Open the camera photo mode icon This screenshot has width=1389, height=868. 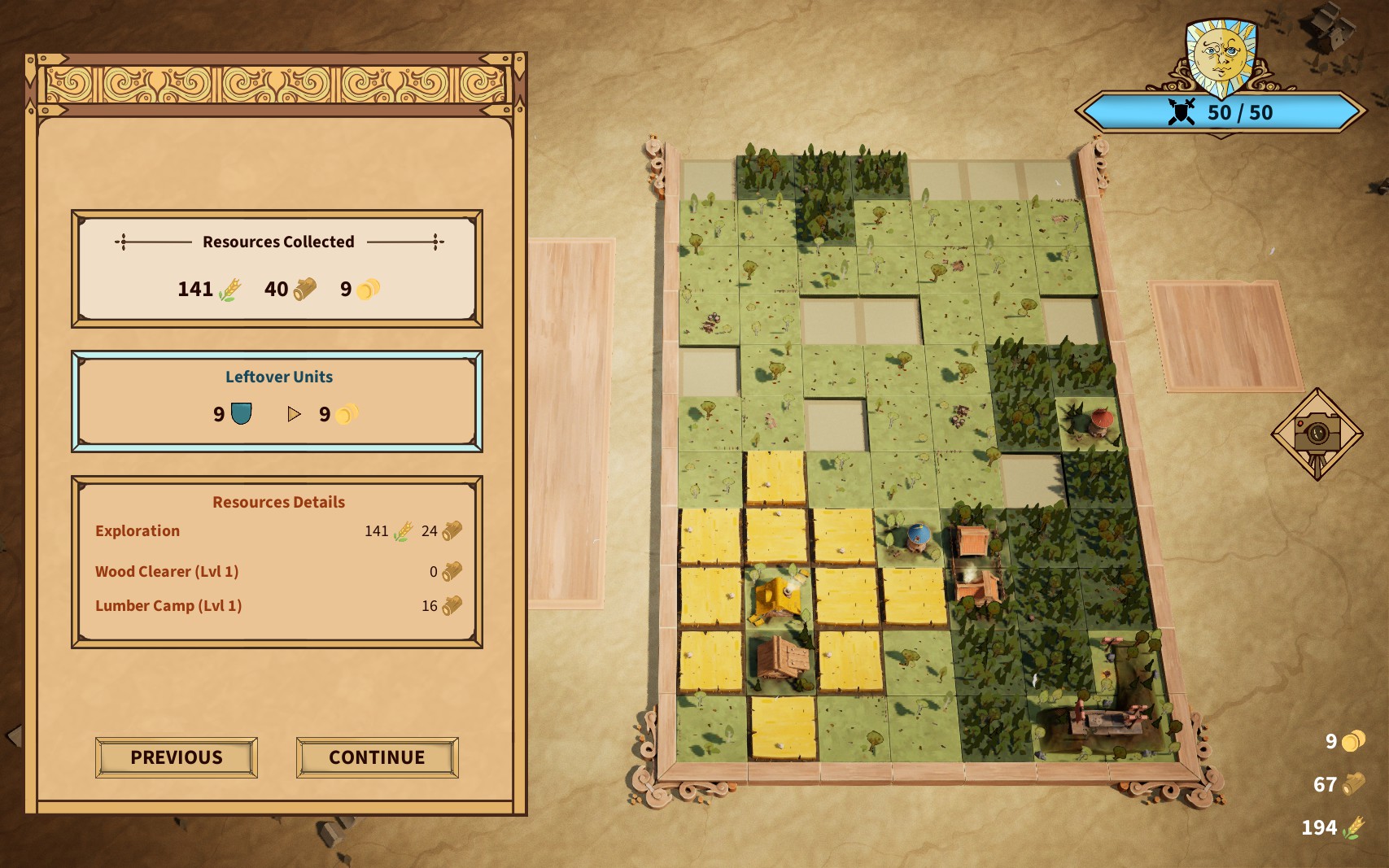click(x=1317, y=434)
